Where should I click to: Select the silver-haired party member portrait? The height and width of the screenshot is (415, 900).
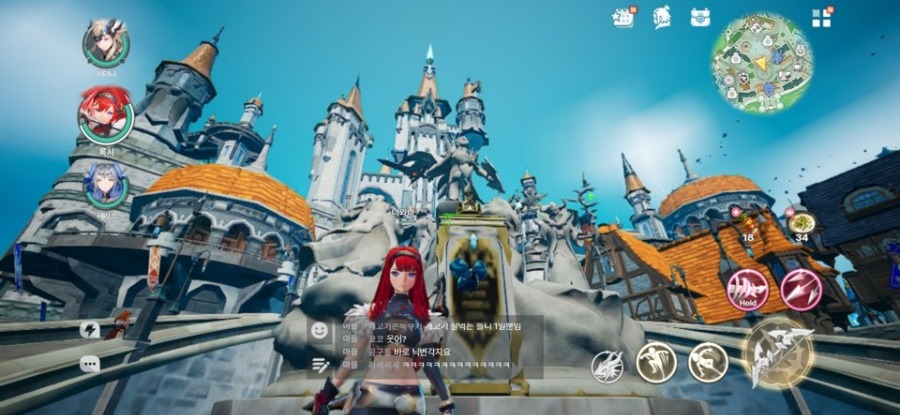coord(105,185)
